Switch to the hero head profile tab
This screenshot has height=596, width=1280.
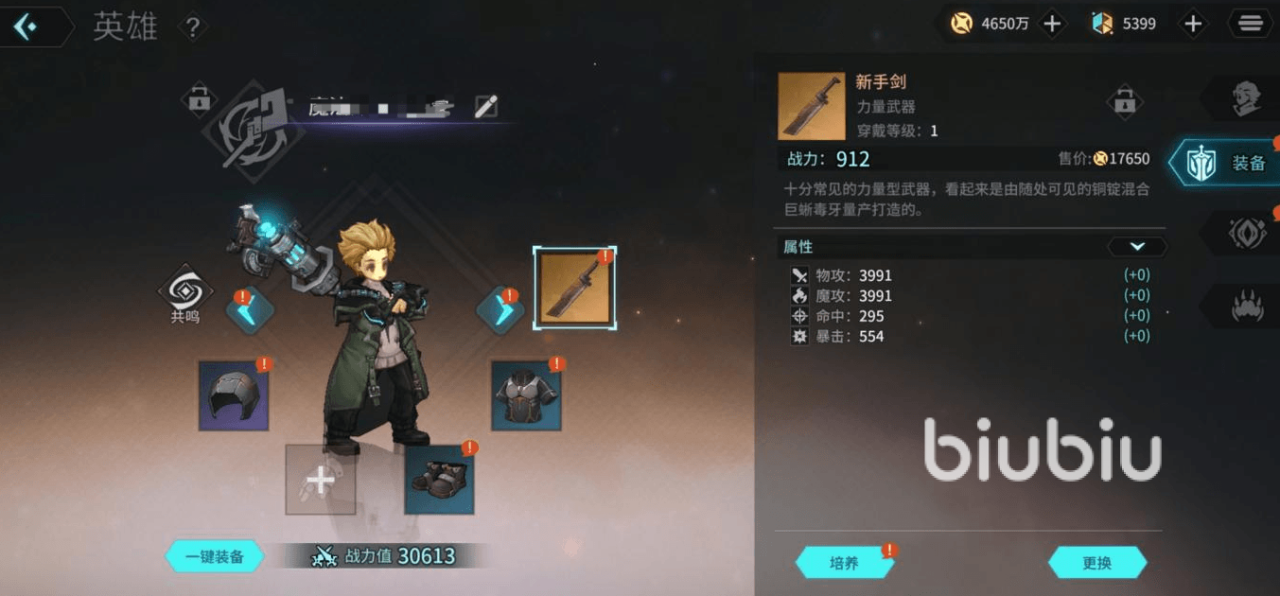click(x=1245, y=97)
